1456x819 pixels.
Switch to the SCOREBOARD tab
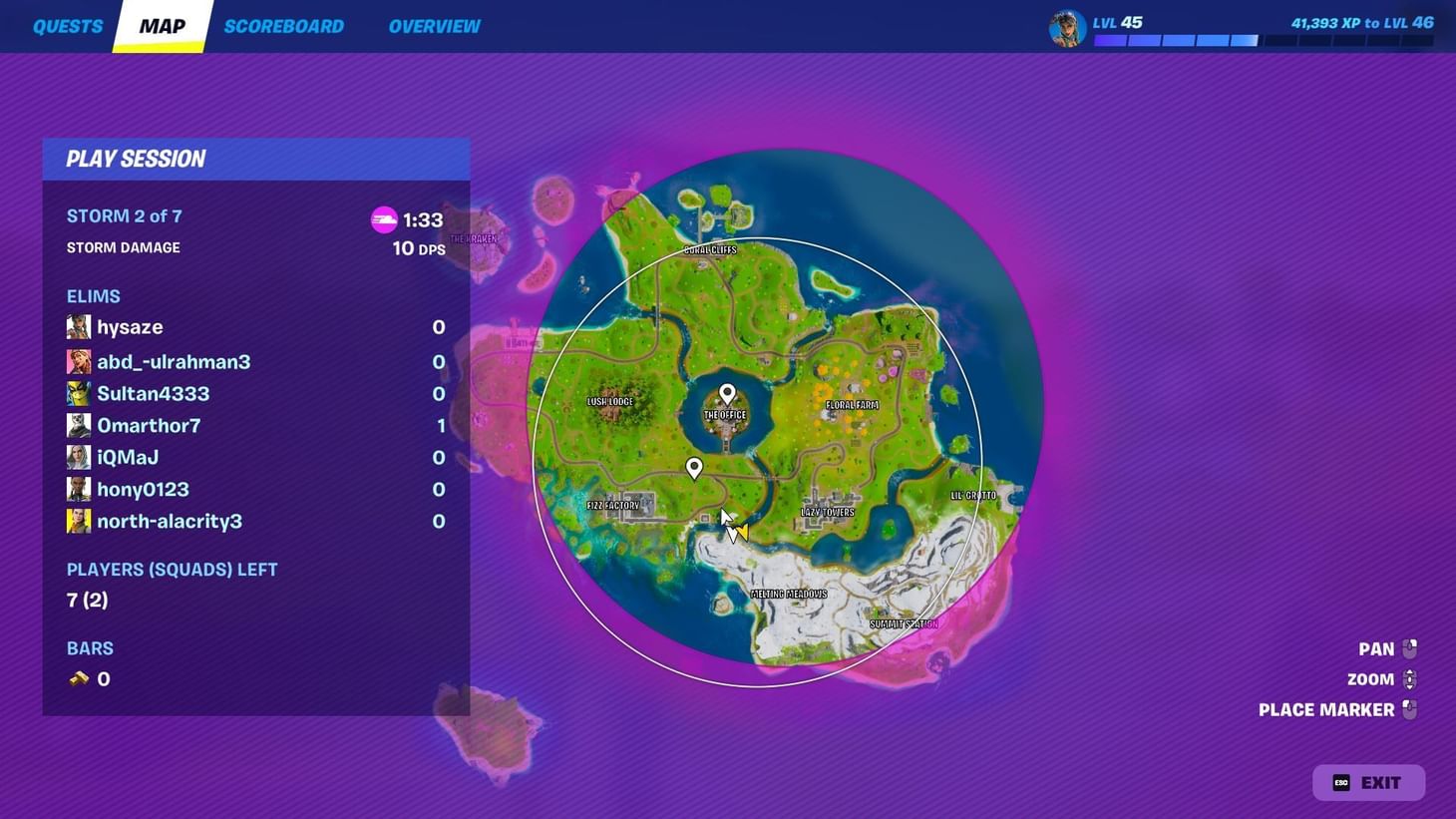click(x=283, y=26)
